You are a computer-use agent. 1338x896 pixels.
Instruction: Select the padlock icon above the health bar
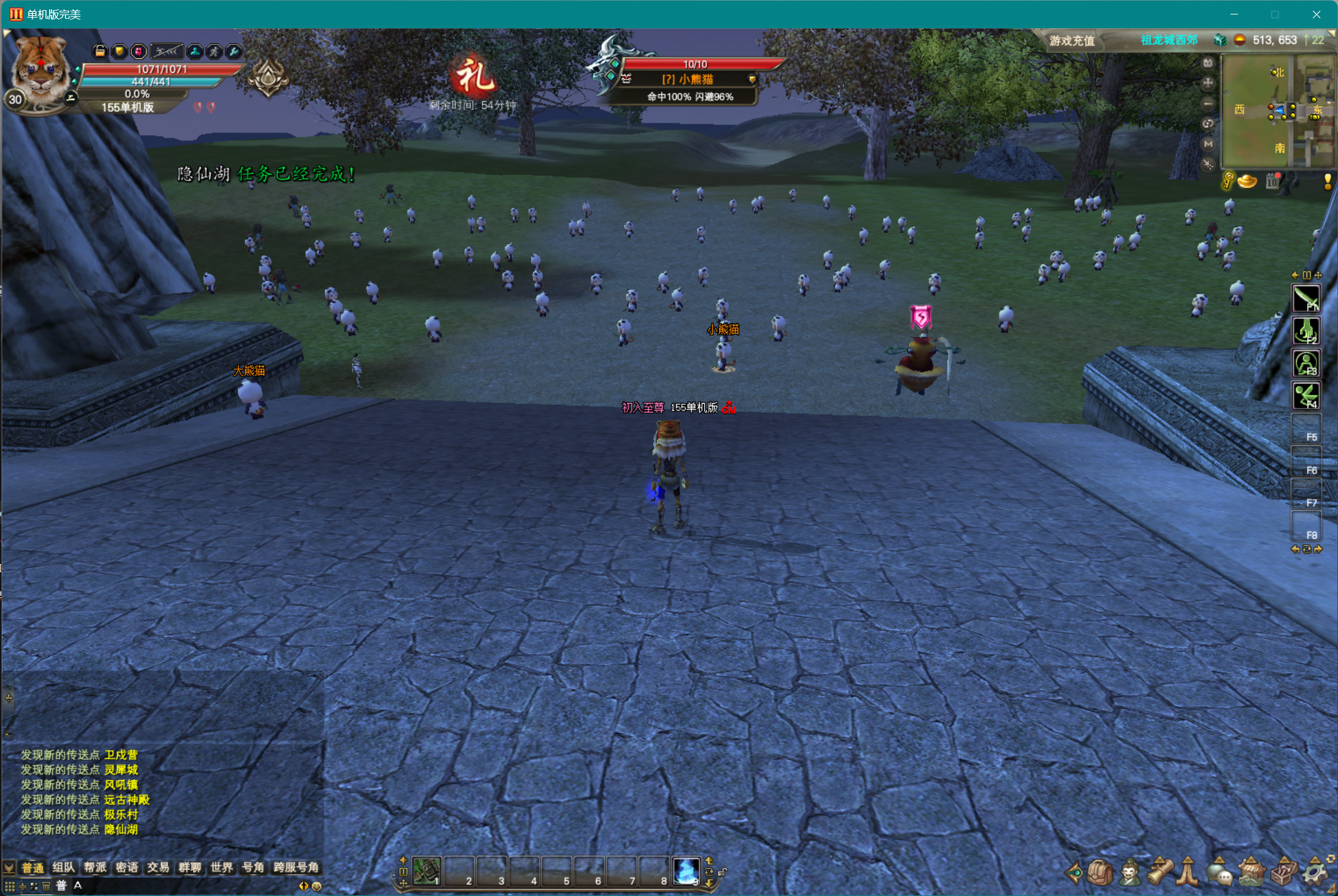click(99, 52)
